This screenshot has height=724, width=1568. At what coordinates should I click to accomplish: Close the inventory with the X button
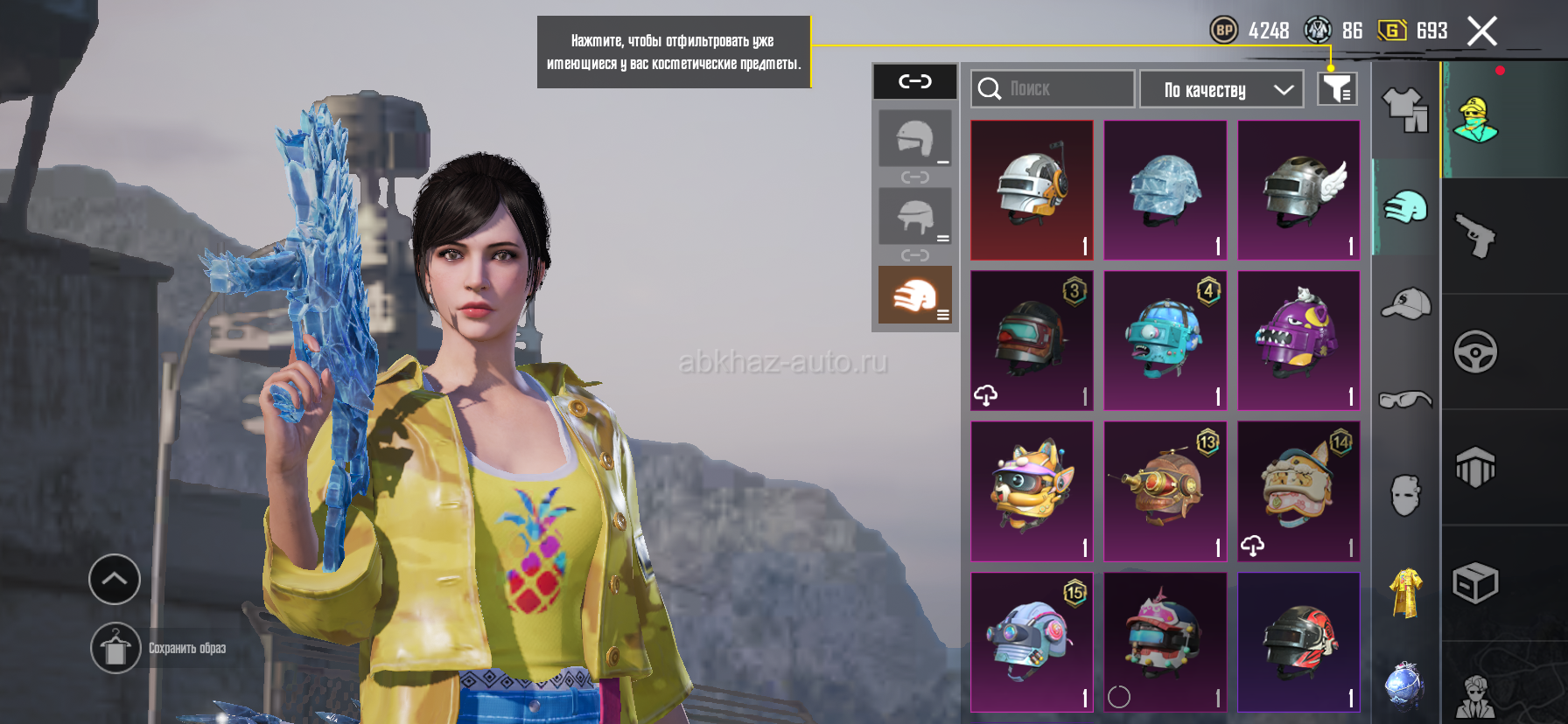click(1481, 31)
